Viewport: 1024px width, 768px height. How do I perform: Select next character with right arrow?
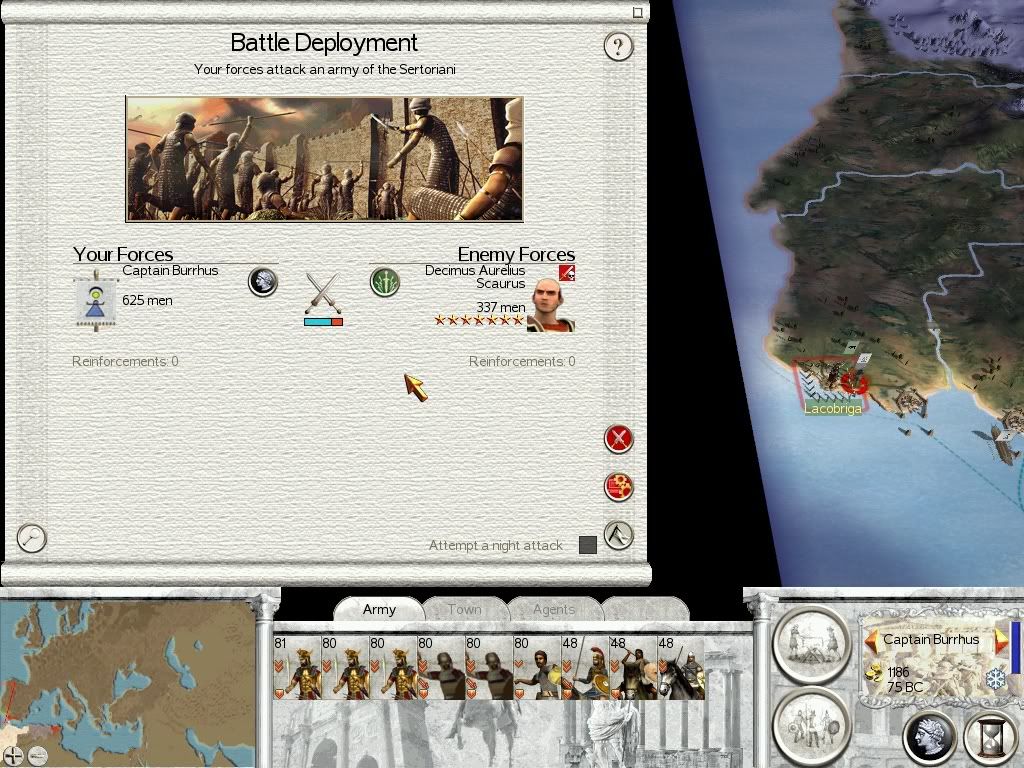pos(1000,640)
